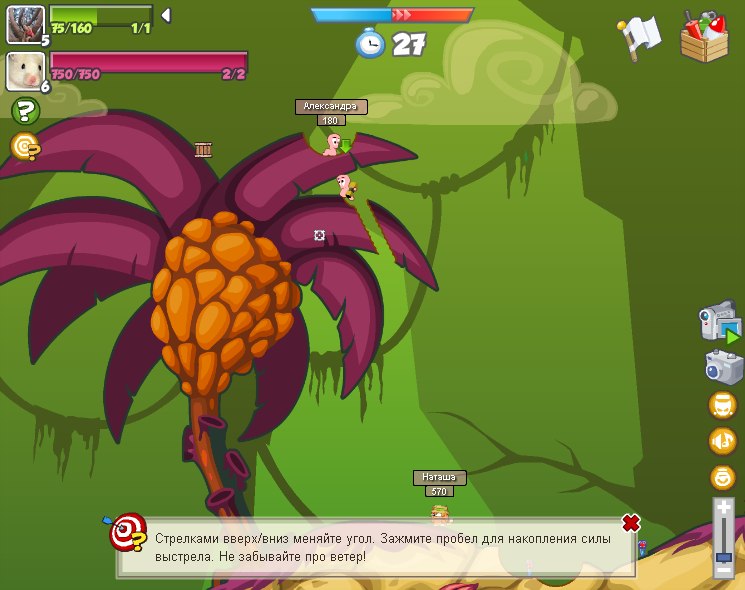The image size is (745, 590).
Task: Select the green team's player avatar
Action: pyautogui.click(x=25, y=24)
